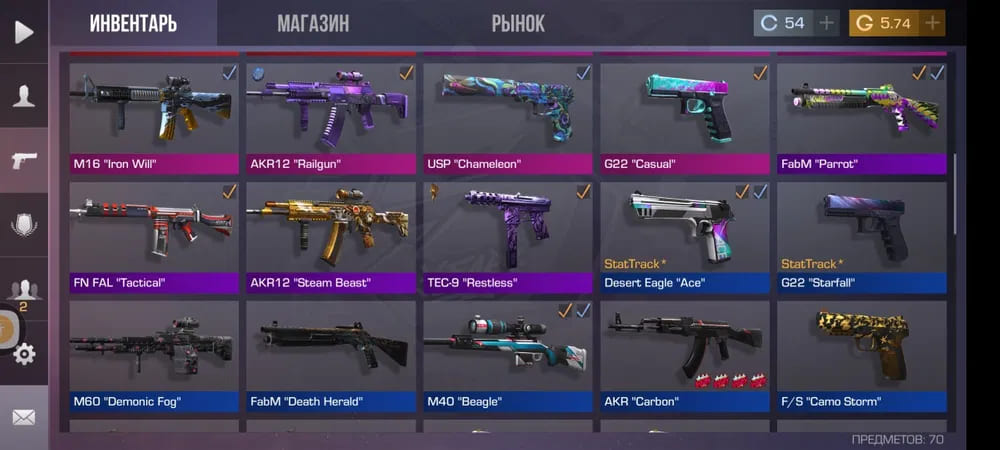Image resolution: width=1000 pixels, height=450 pixels.
Task: Pick the USP "Chameleon" pistol
Action: tap(508, 118)
